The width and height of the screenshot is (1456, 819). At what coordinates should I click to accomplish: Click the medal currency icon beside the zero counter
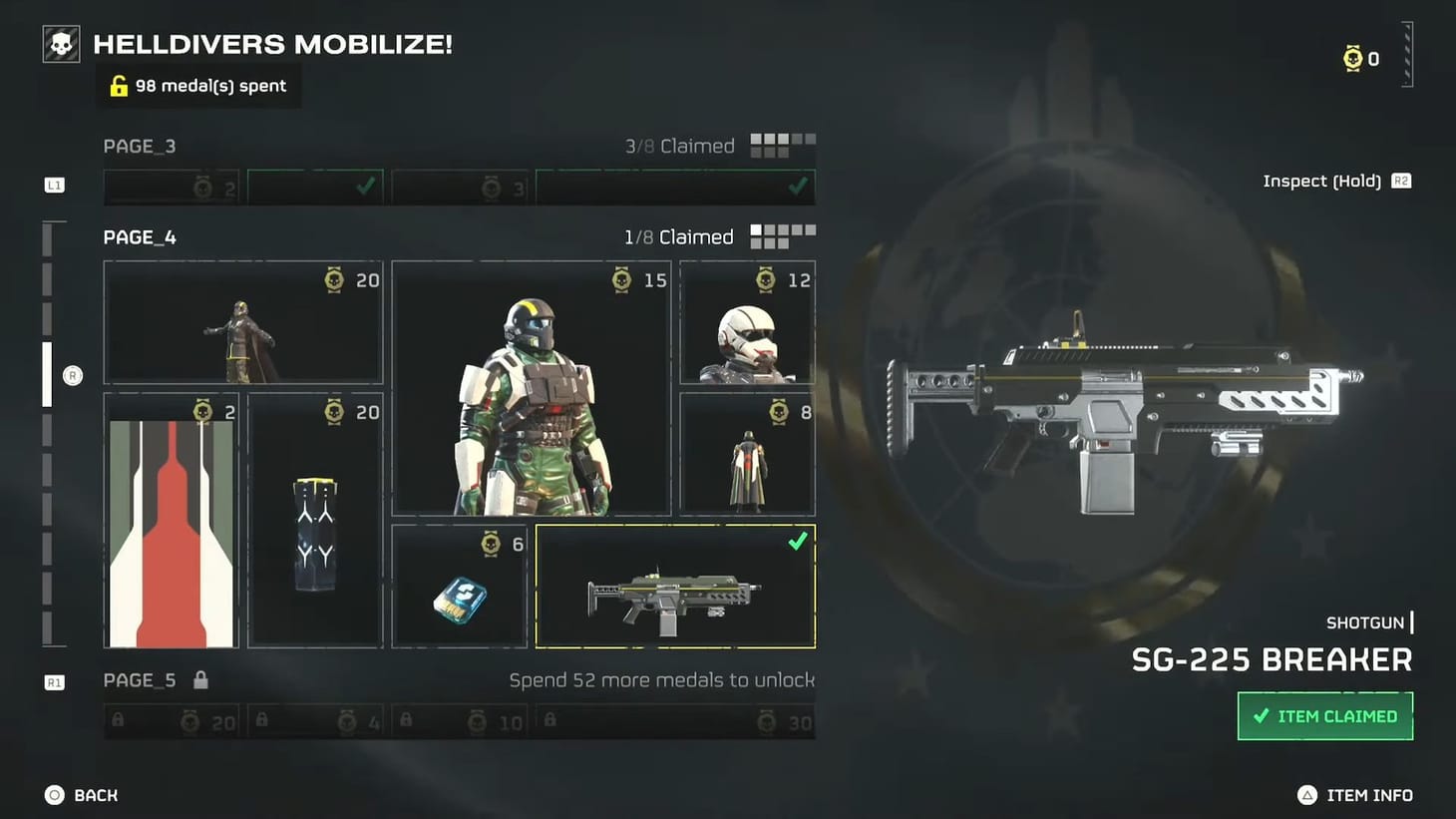coord(1352,58)
